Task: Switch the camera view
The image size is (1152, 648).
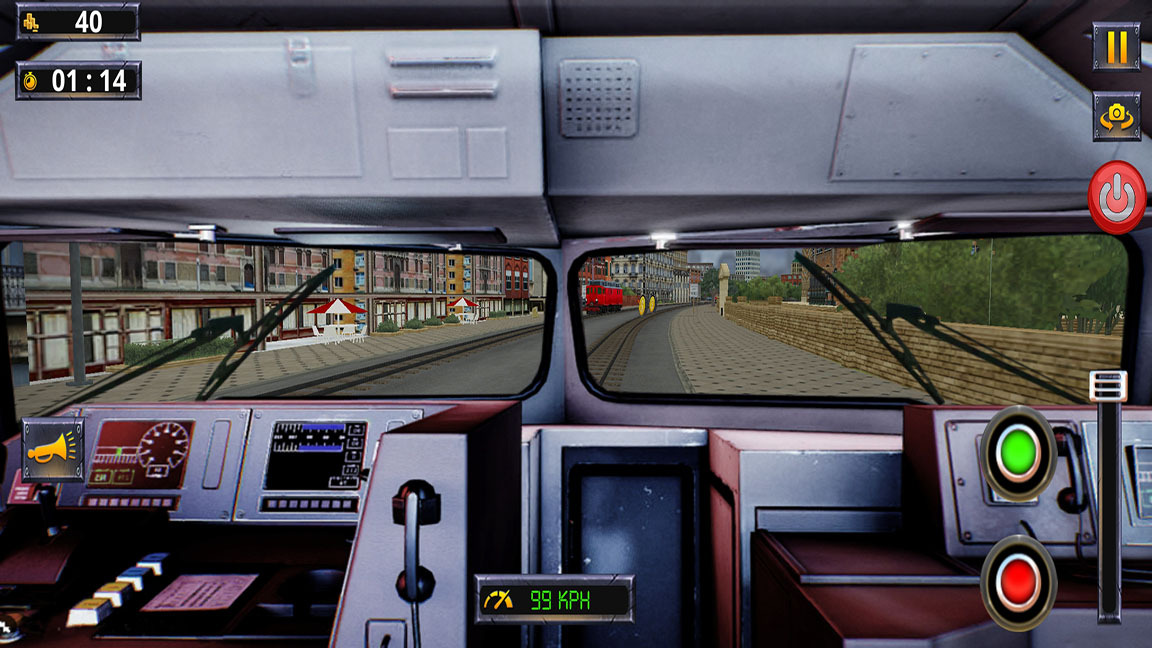Action: click(1116, 116)
